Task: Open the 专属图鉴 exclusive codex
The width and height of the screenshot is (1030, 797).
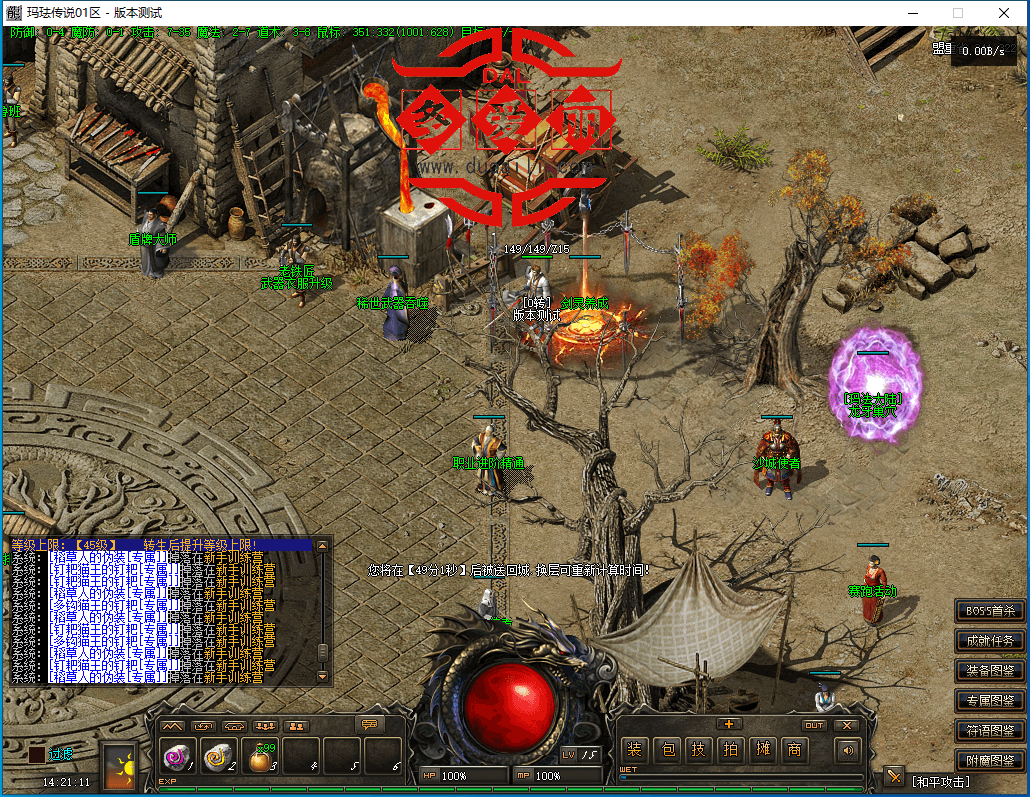Action: [x=989, y=700]
